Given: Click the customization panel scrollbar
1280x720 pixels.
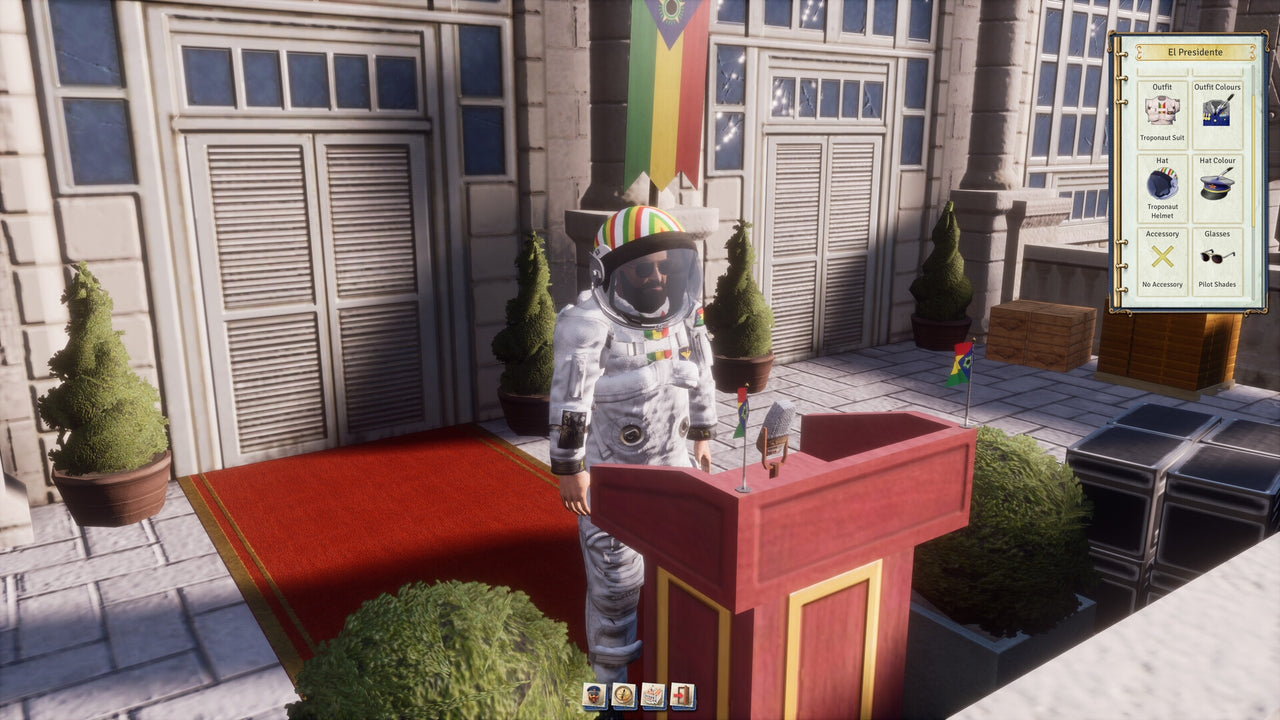Looking at the screenshot, I should click(x=1254, y=150).
